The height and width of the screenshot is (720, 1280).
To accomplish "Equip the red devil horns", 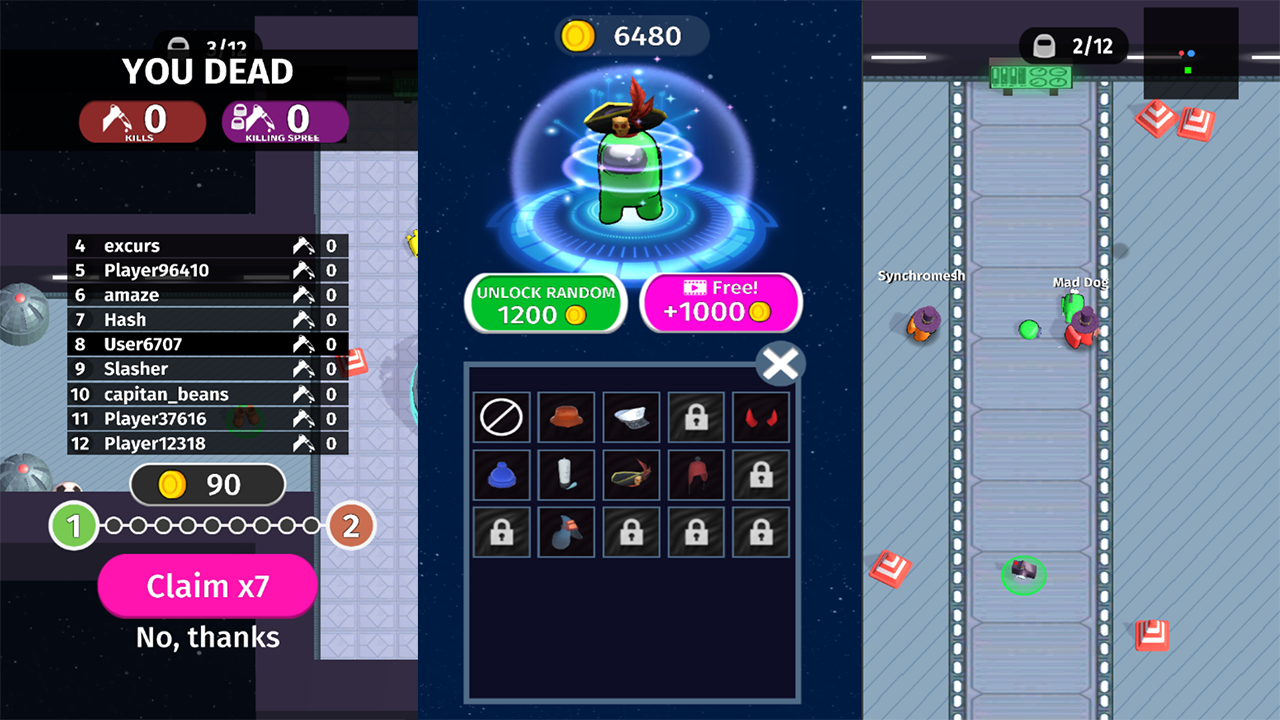I will coord(761,417).
